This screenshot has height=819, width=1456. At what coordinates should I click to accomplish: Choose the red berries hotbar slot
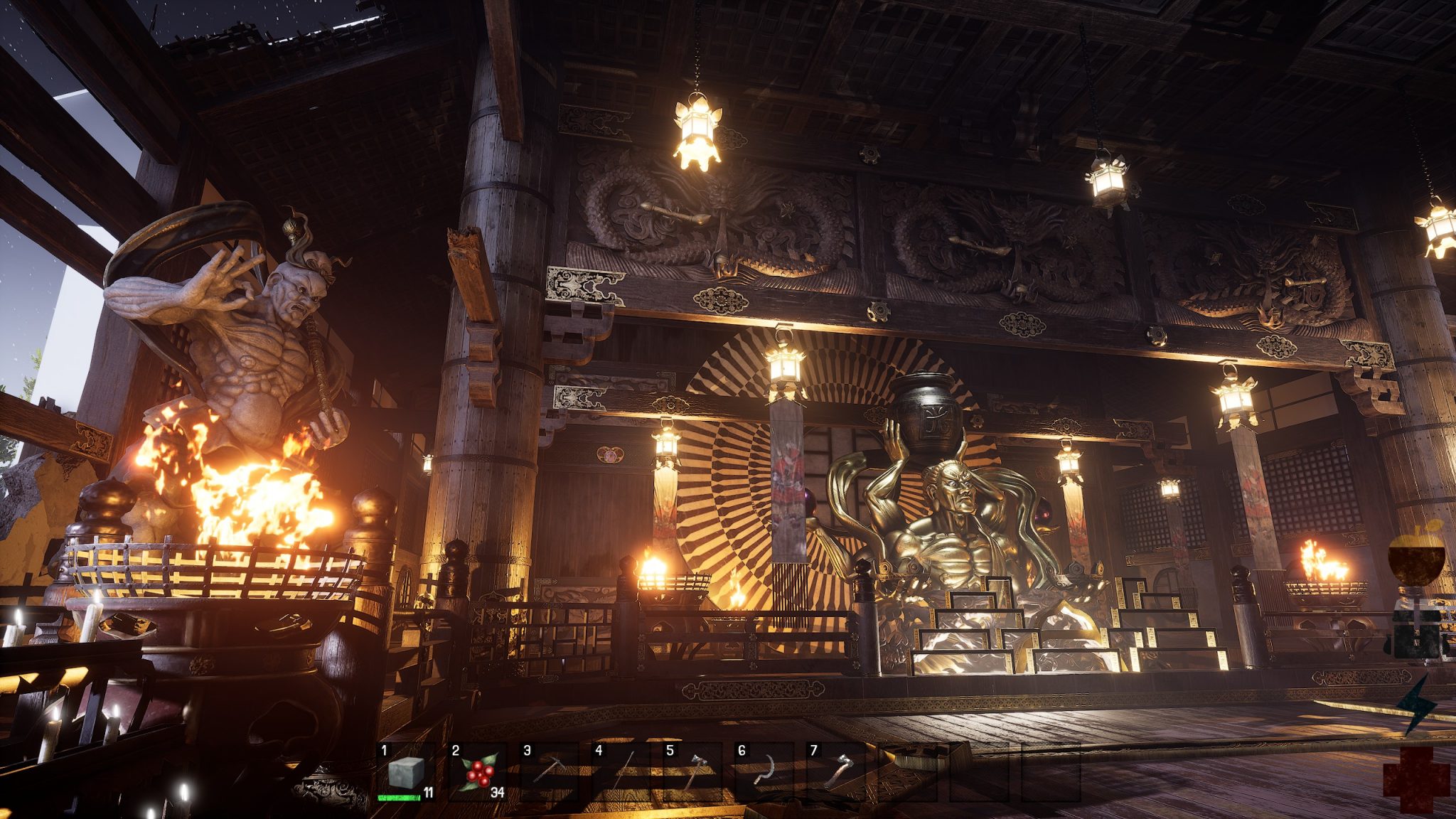(478, 772)
